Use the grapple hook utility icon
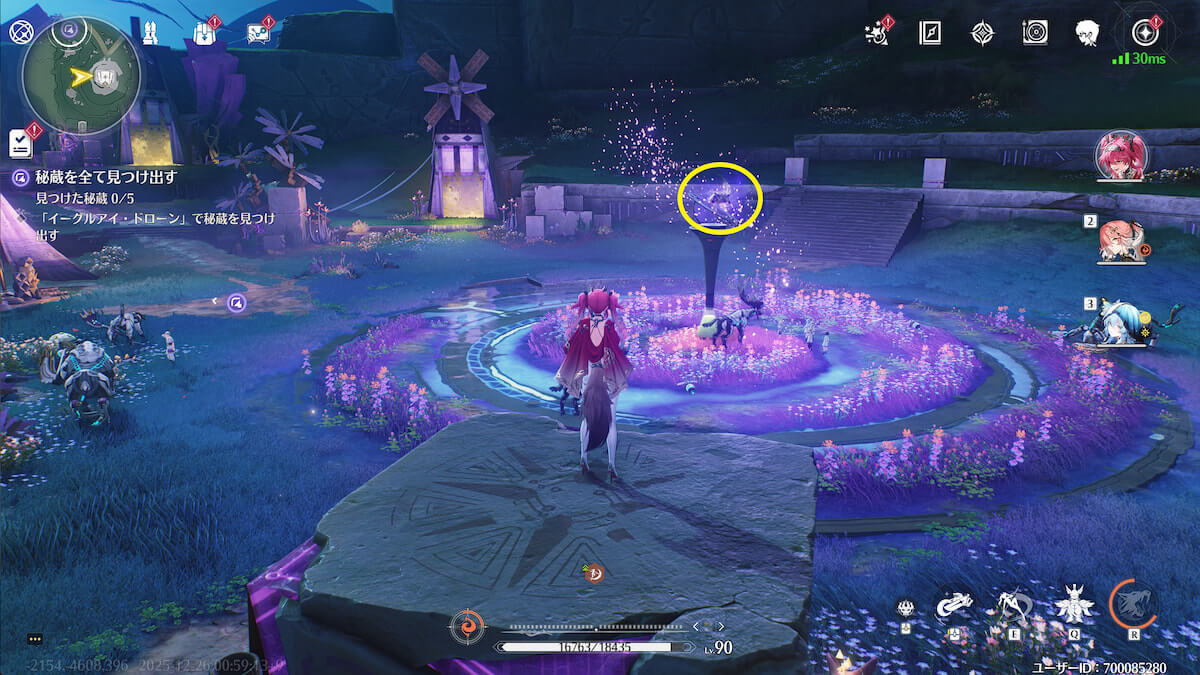The height and width of the screenshot is (675, 1200). coord(954,605)
